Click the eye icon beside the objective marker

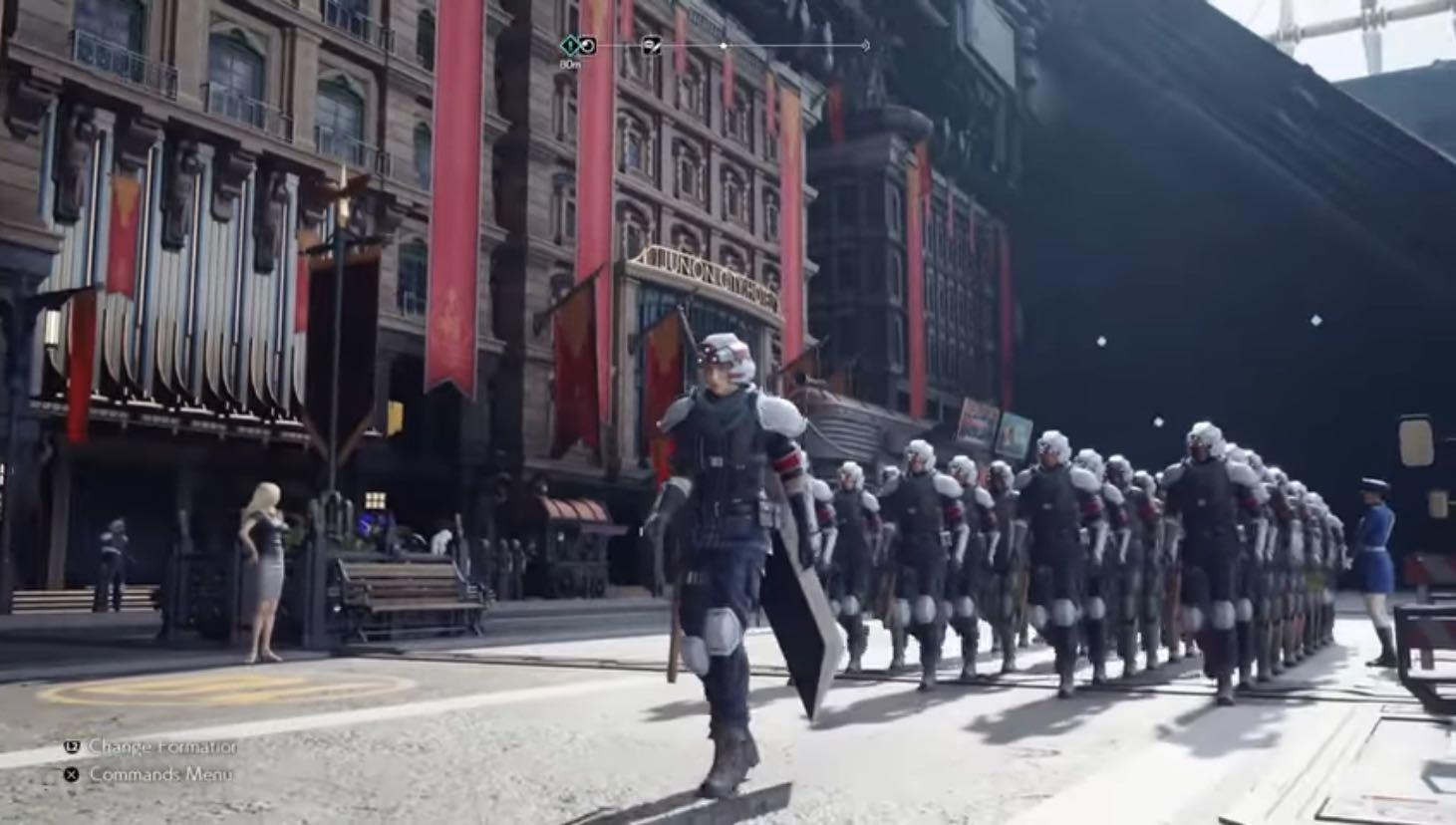tap(588, 46)
